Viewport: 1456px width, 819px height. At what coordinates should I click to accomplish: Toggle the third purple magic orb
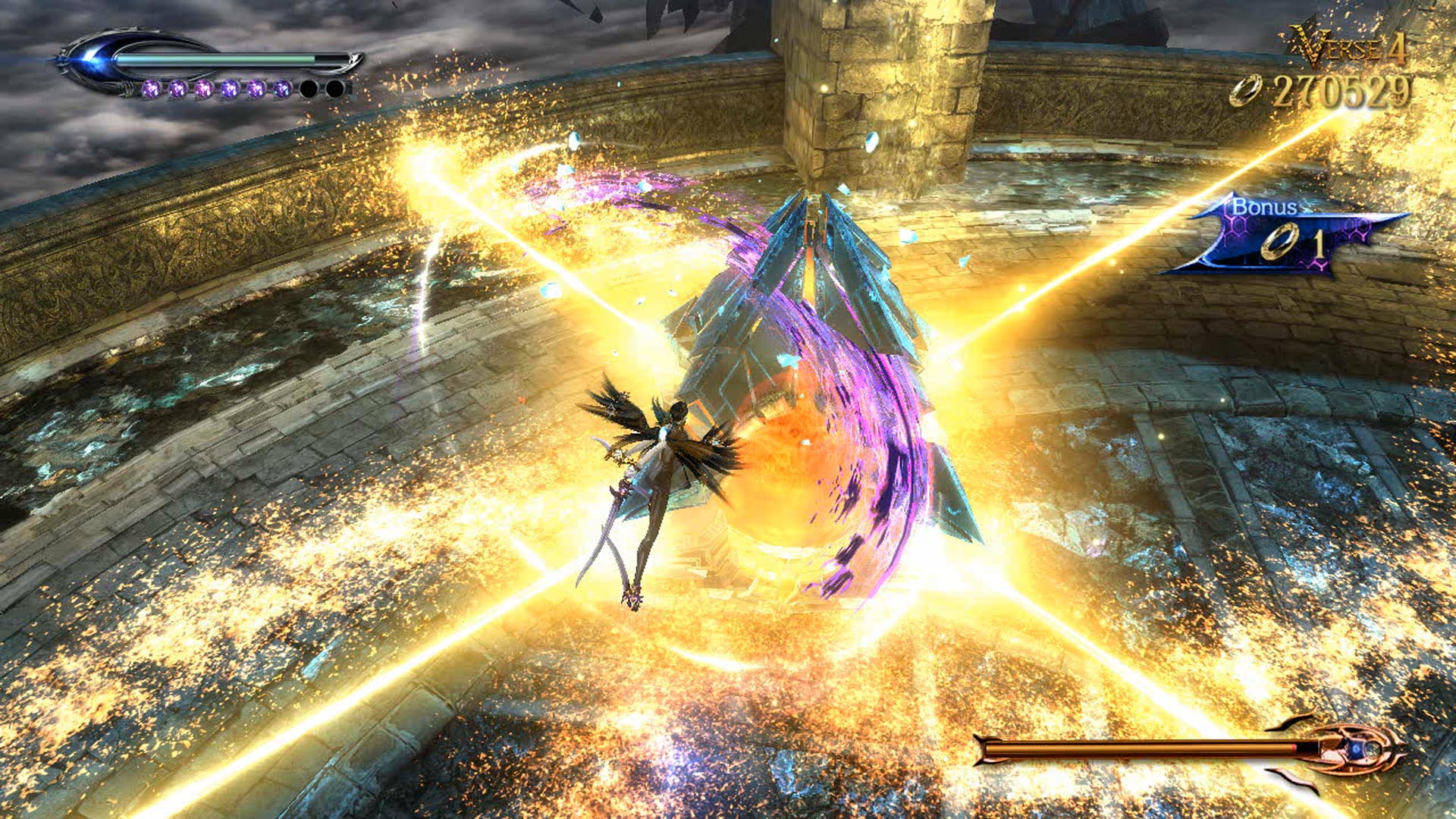pos(202,89)
